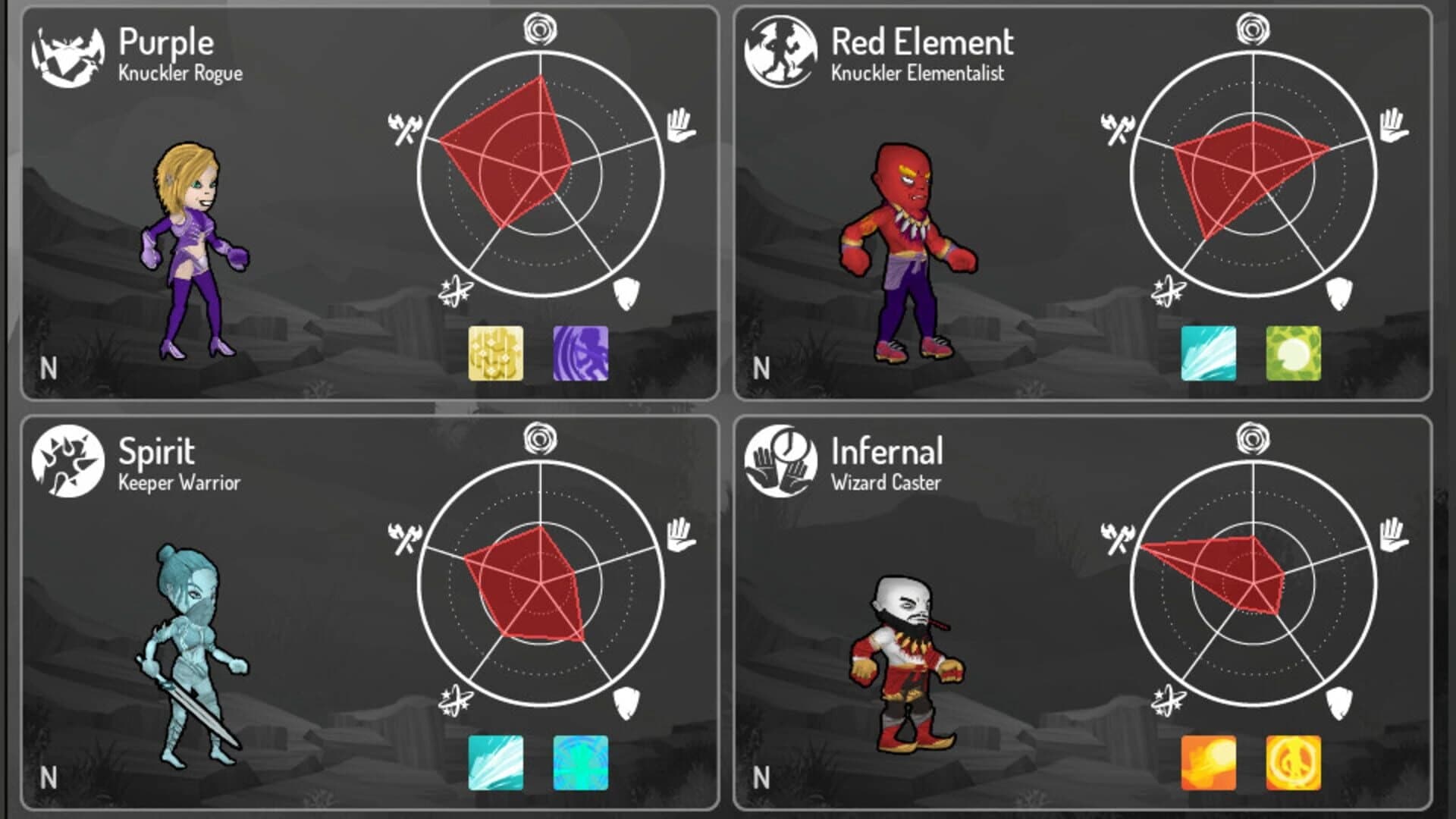
Task: Open Infernal's Wizard Caster class emblem
Action: click(x=783, y=461)
